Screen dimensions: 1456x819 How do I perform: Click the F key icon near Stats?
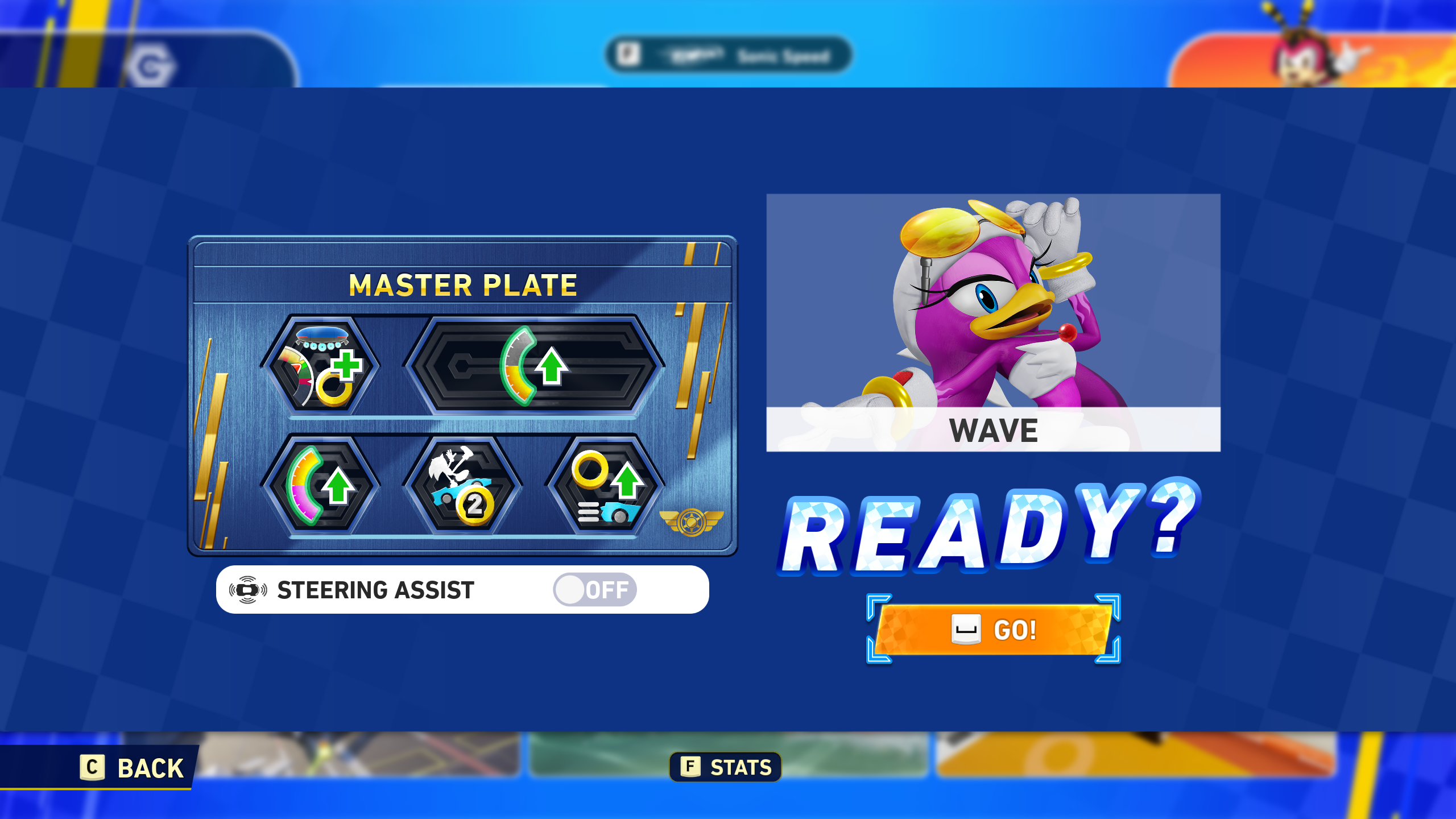(x=689, y=766)
